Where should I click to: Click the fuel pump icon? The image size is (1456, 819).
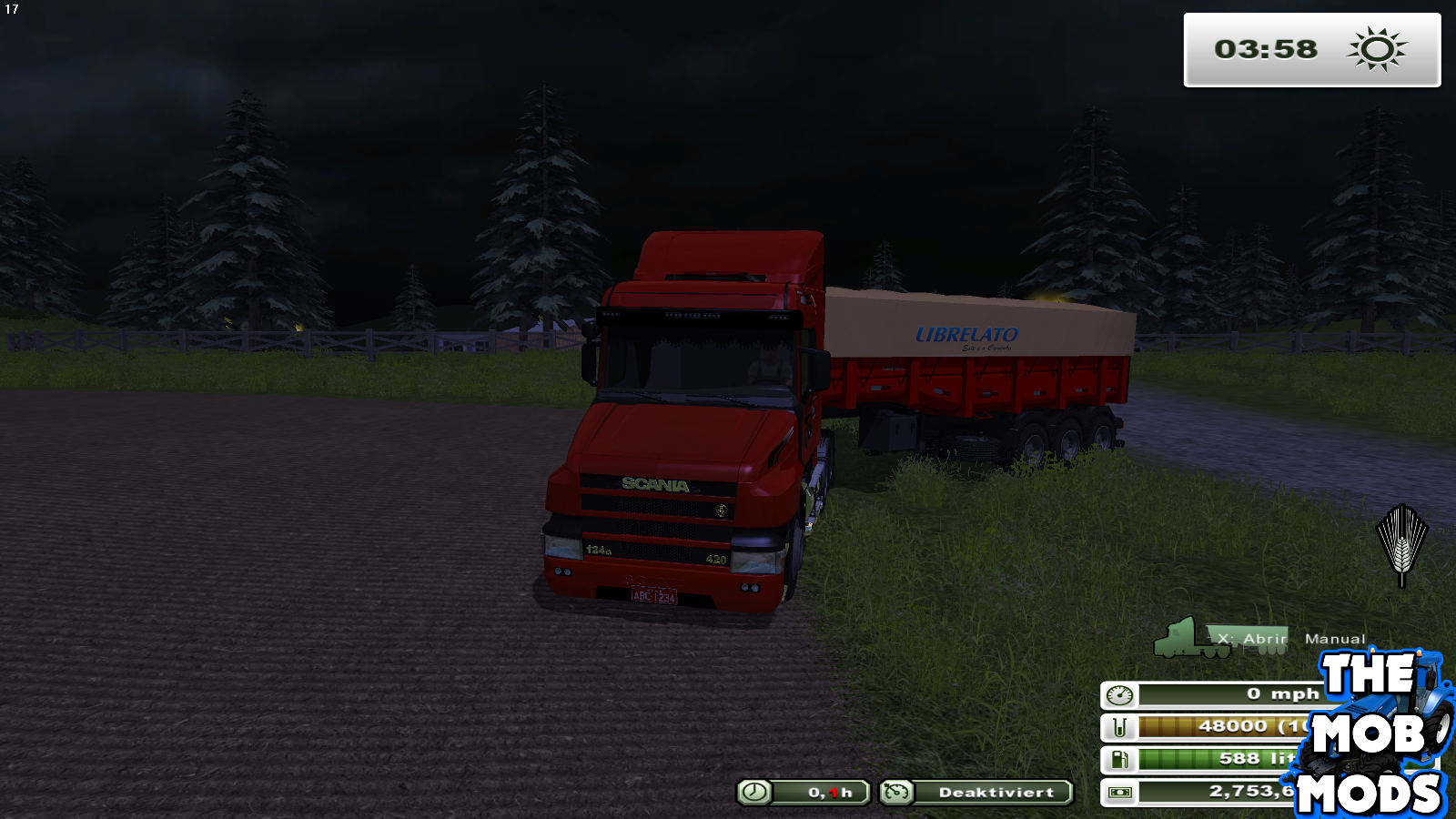(1121, 758)
